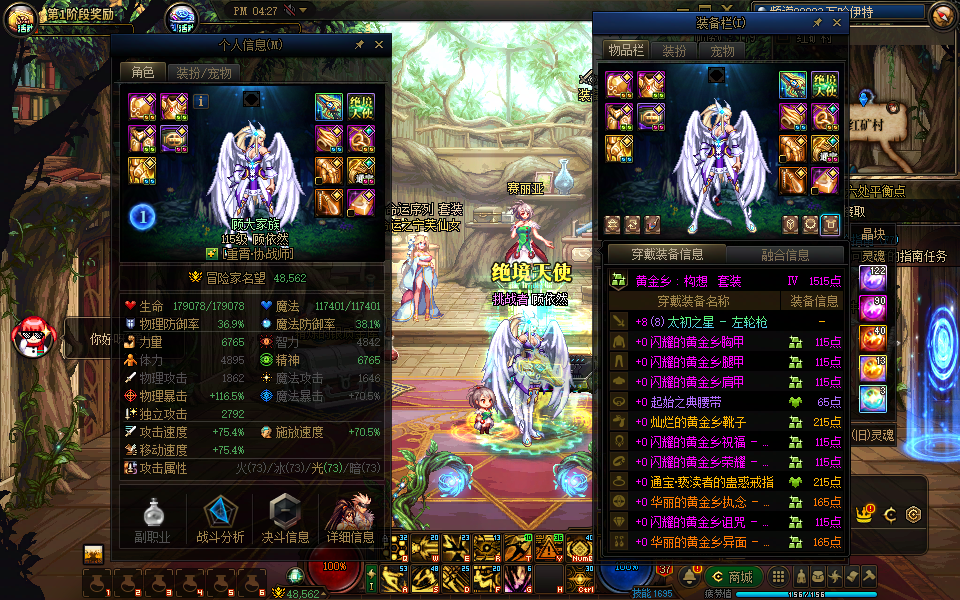
Task: Close the 装备栏 equipment window
Action: click(x=836, y=23)
